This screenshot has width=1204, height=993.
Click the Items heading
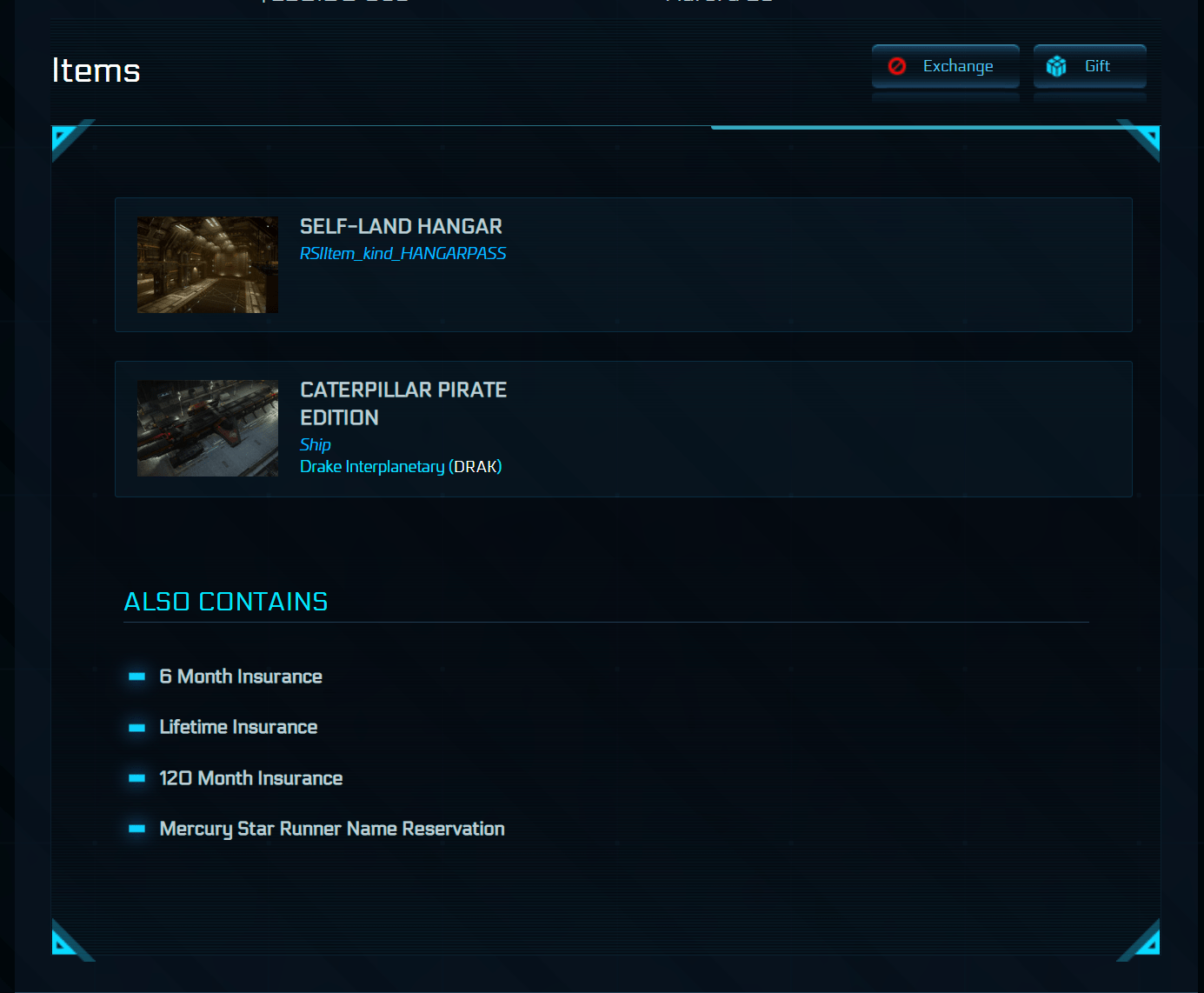pyautogui.click(x=96, y=70)
